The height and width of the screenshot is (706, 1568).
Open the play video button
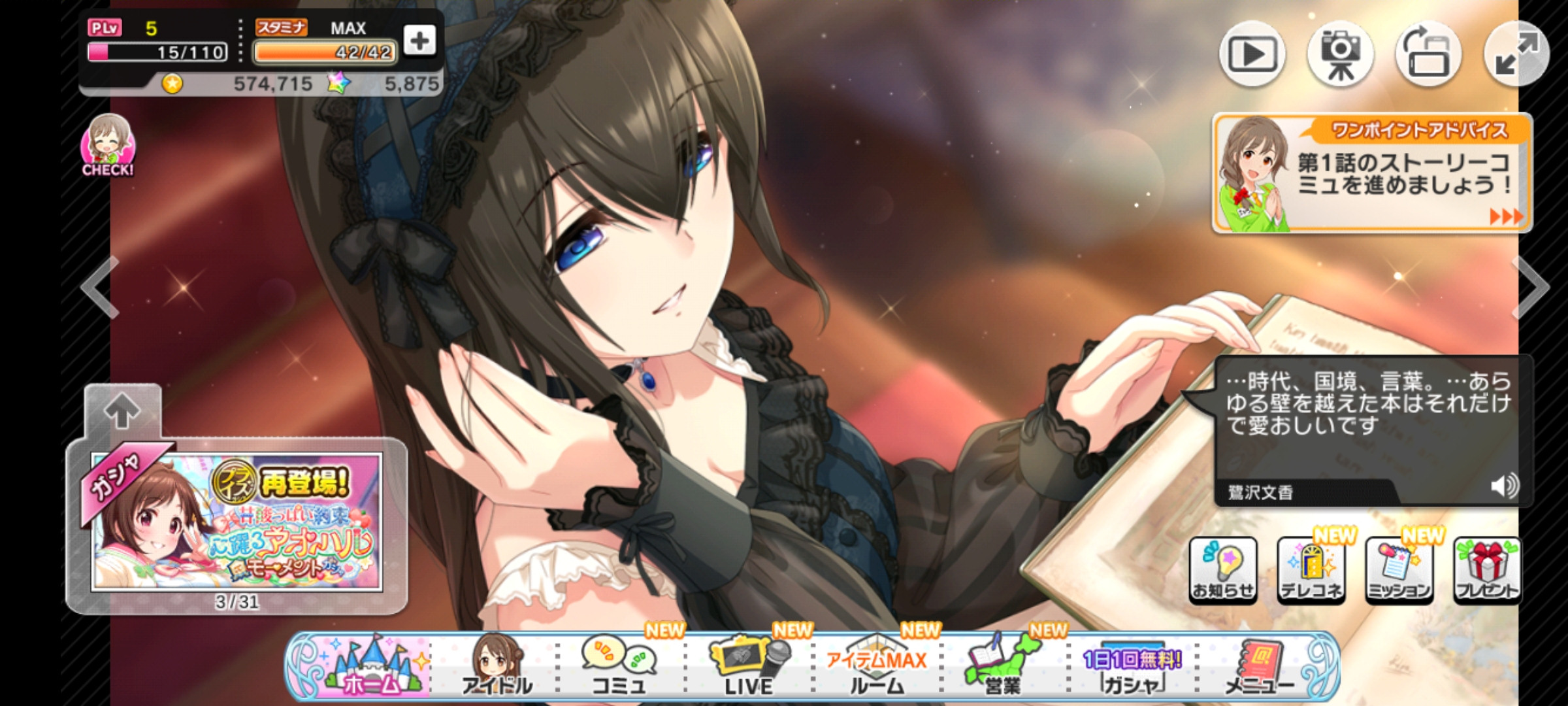(1252, 54)
